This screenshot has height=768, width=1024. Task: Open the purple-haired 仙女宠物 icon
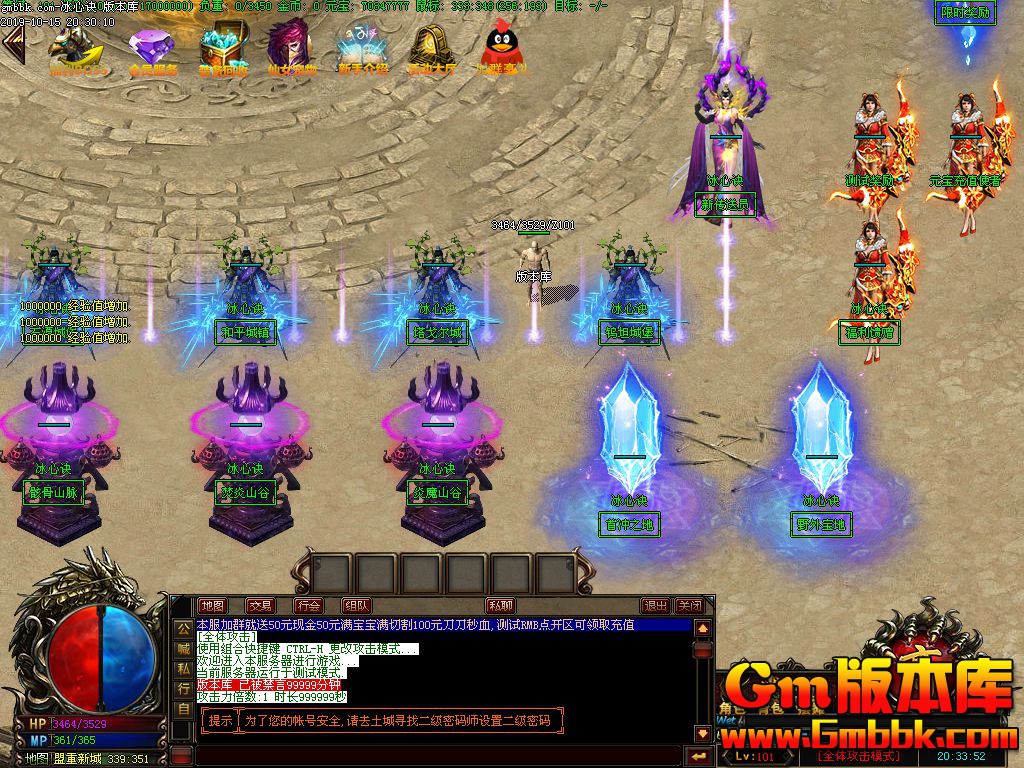tap(291, 50)
